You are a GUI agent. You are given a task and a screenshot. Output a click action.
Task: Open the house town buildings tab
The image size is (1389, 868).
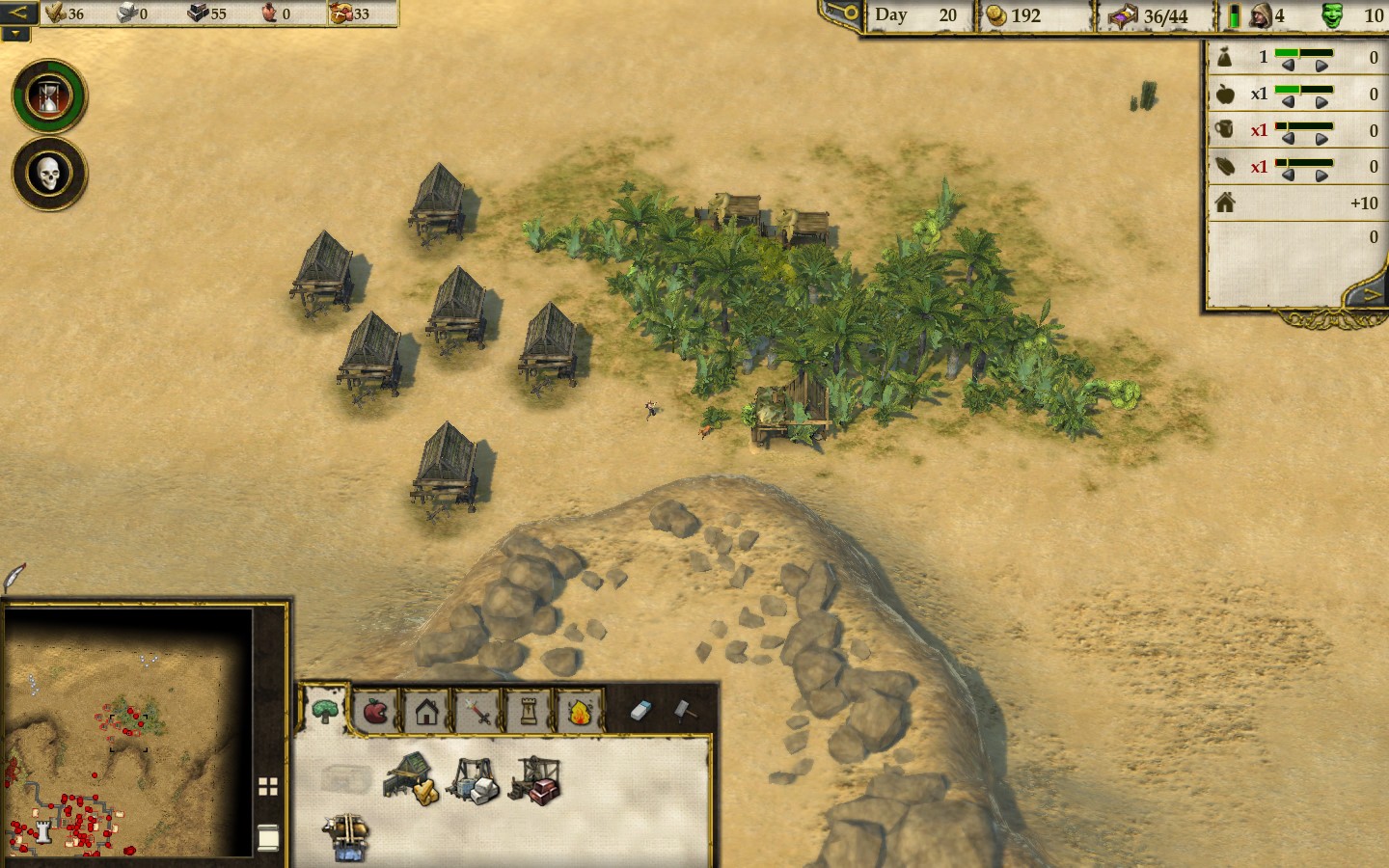426,712
